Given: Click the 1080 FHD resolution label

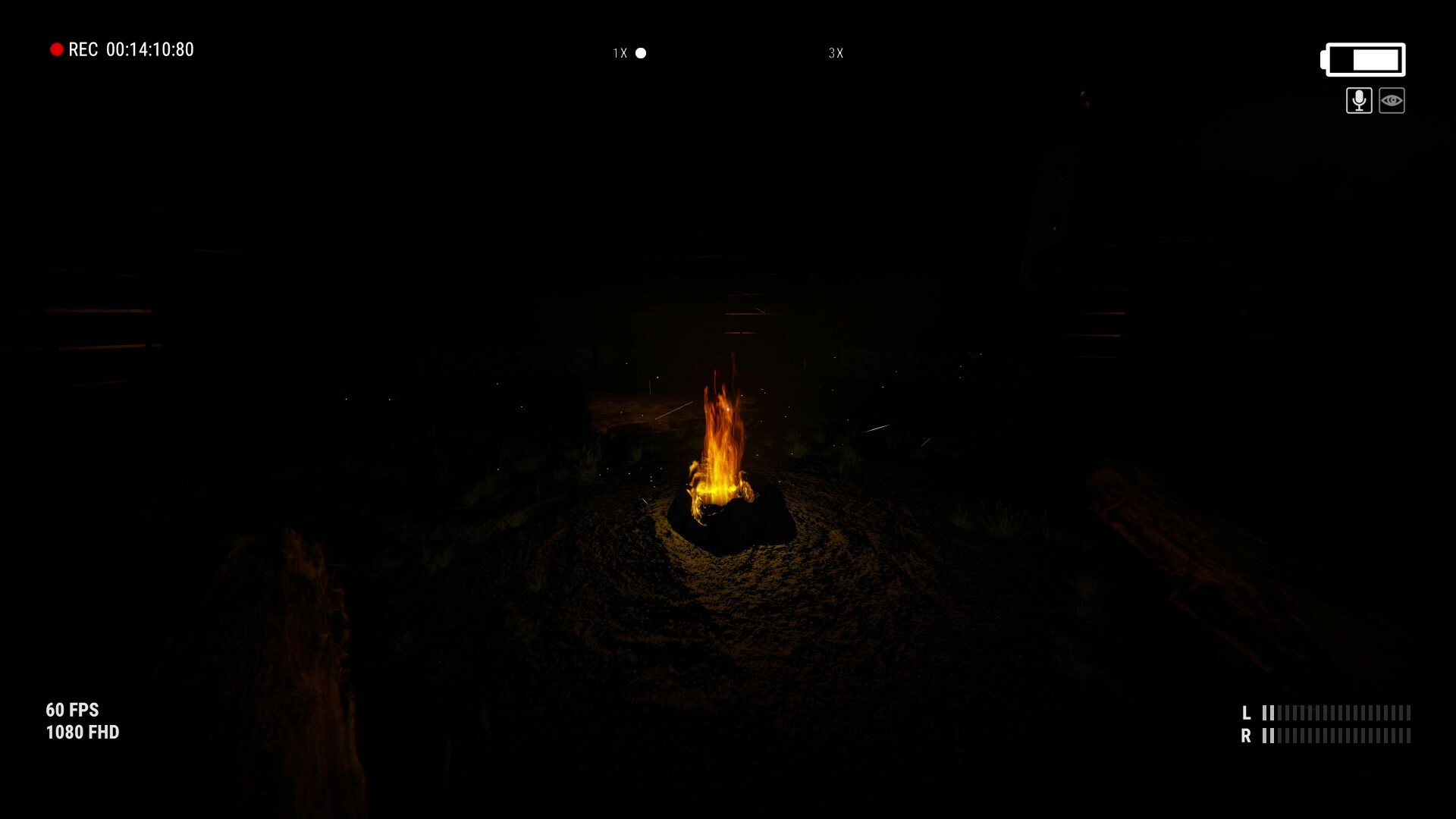Looking at the screenshot, I should 81,733.
